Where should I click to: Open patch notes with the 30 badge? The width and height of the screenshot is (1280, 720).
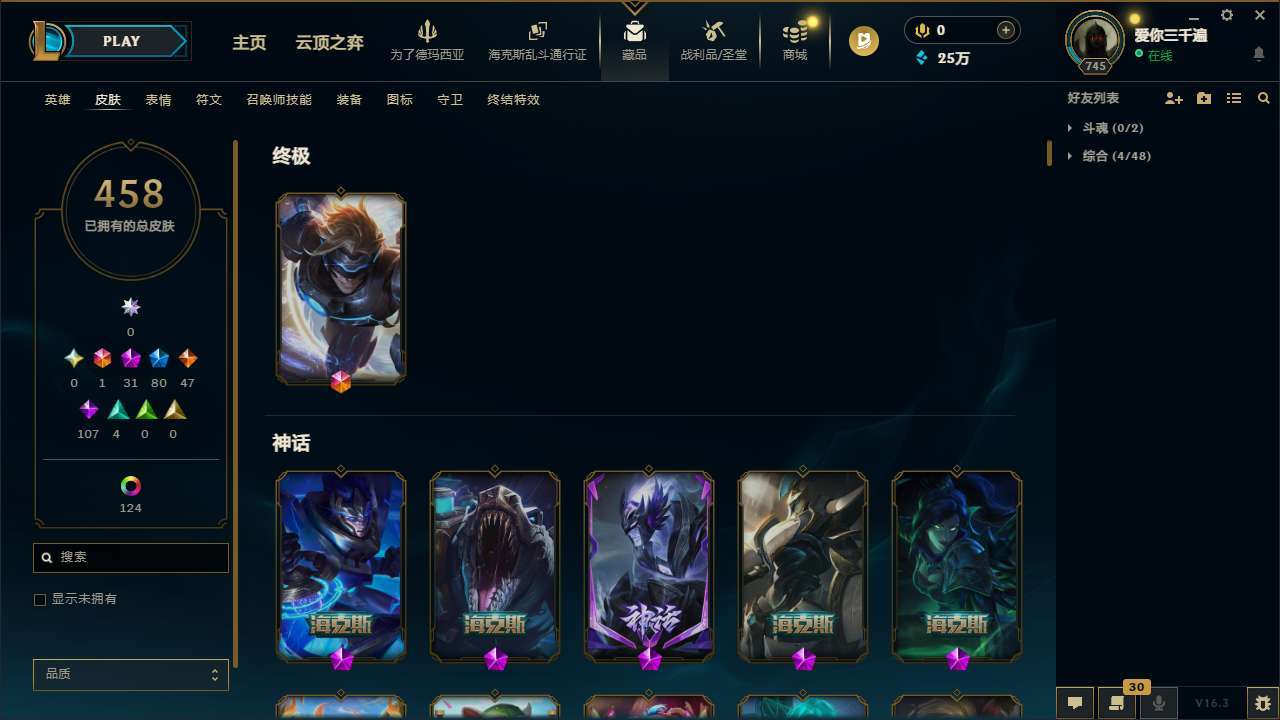click(x=1117, y=703)
